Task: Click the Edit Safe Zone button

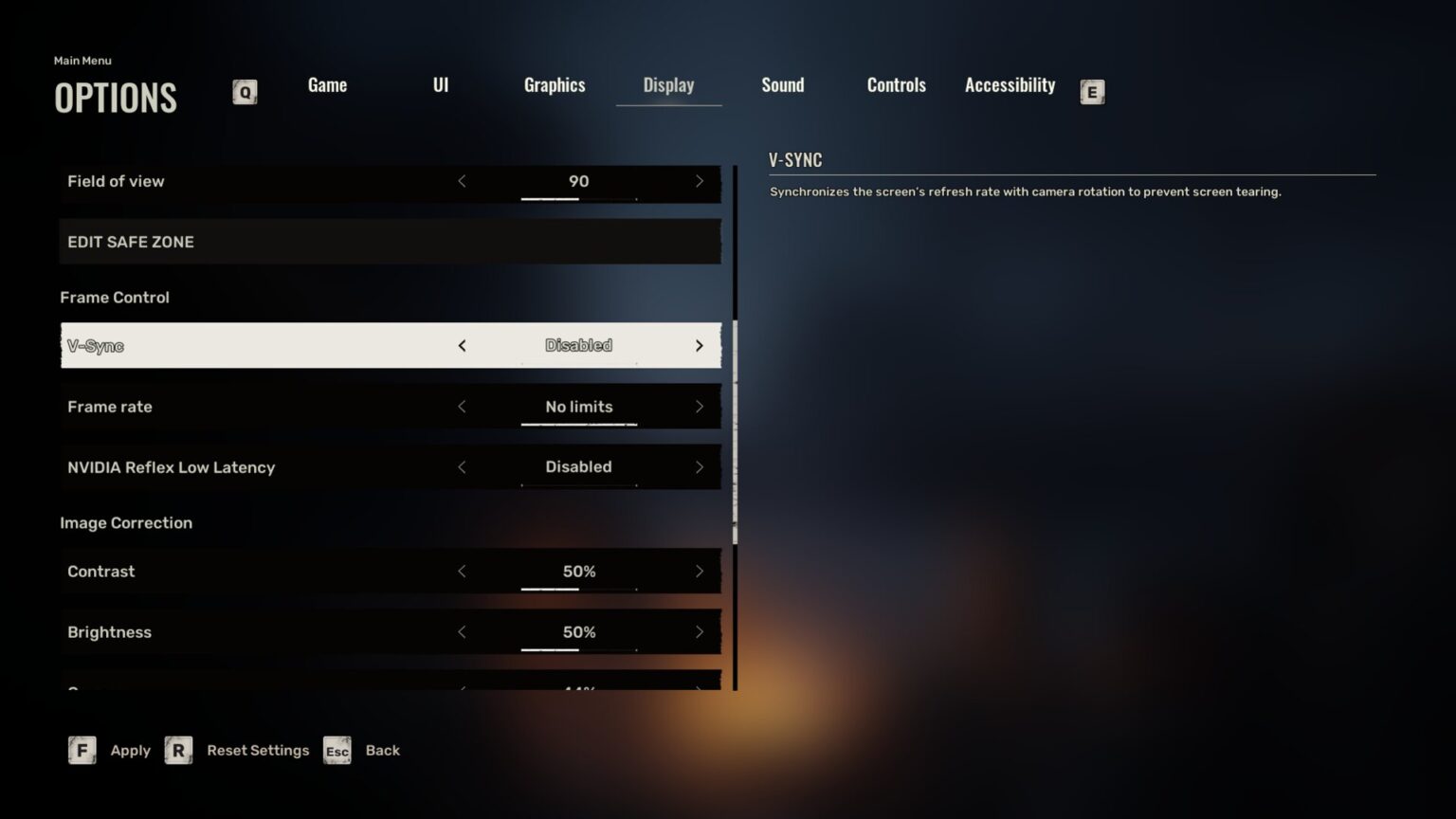Action: click(x=390, y=242)
